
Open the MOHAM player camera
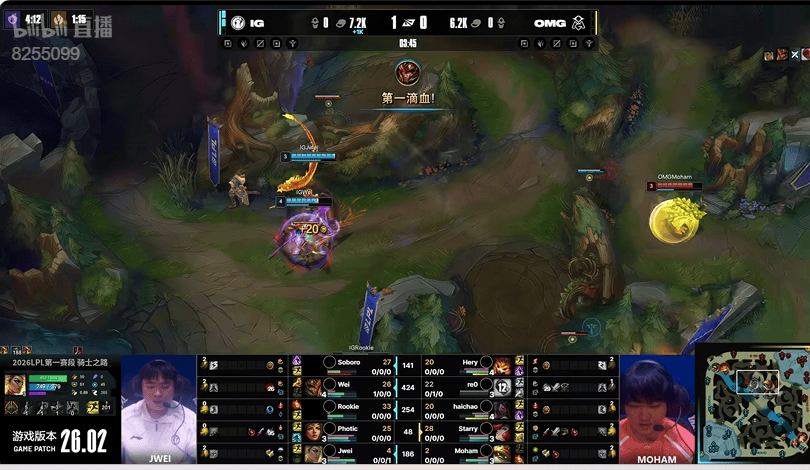(x=655, y=408)
